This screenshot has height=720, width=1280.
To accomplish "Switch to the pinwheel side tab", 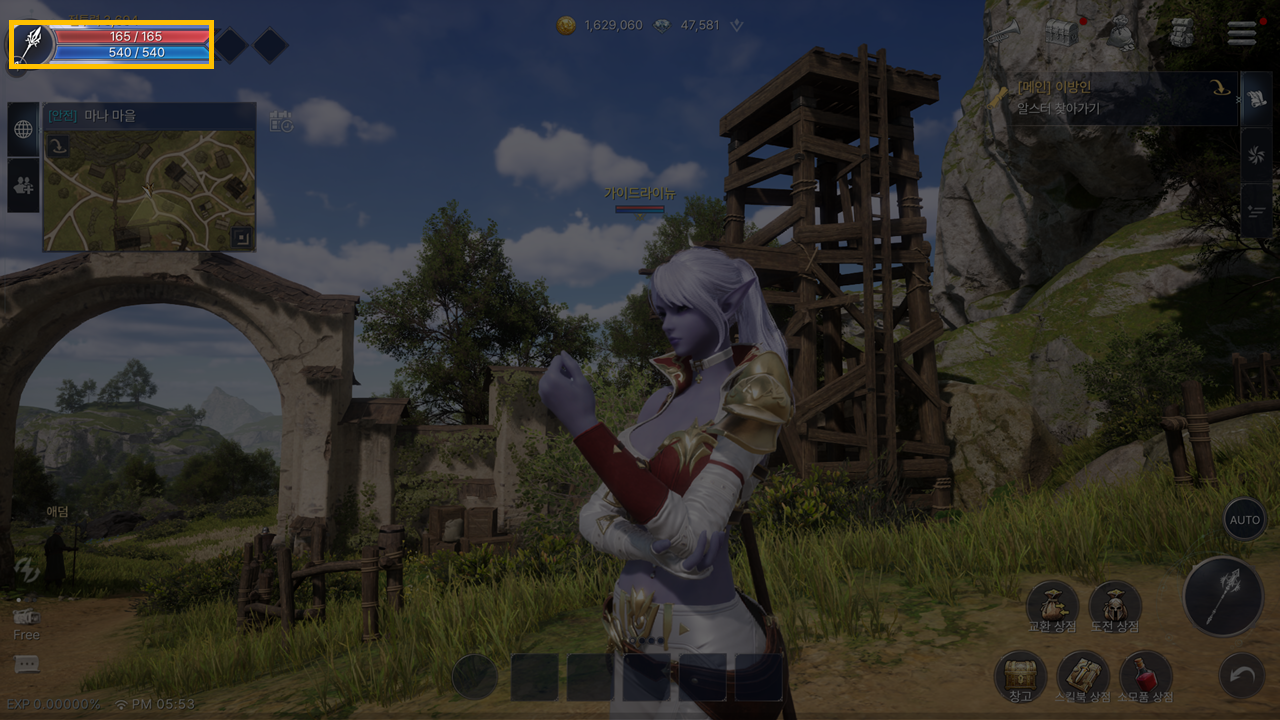I will coord(1256,153).
